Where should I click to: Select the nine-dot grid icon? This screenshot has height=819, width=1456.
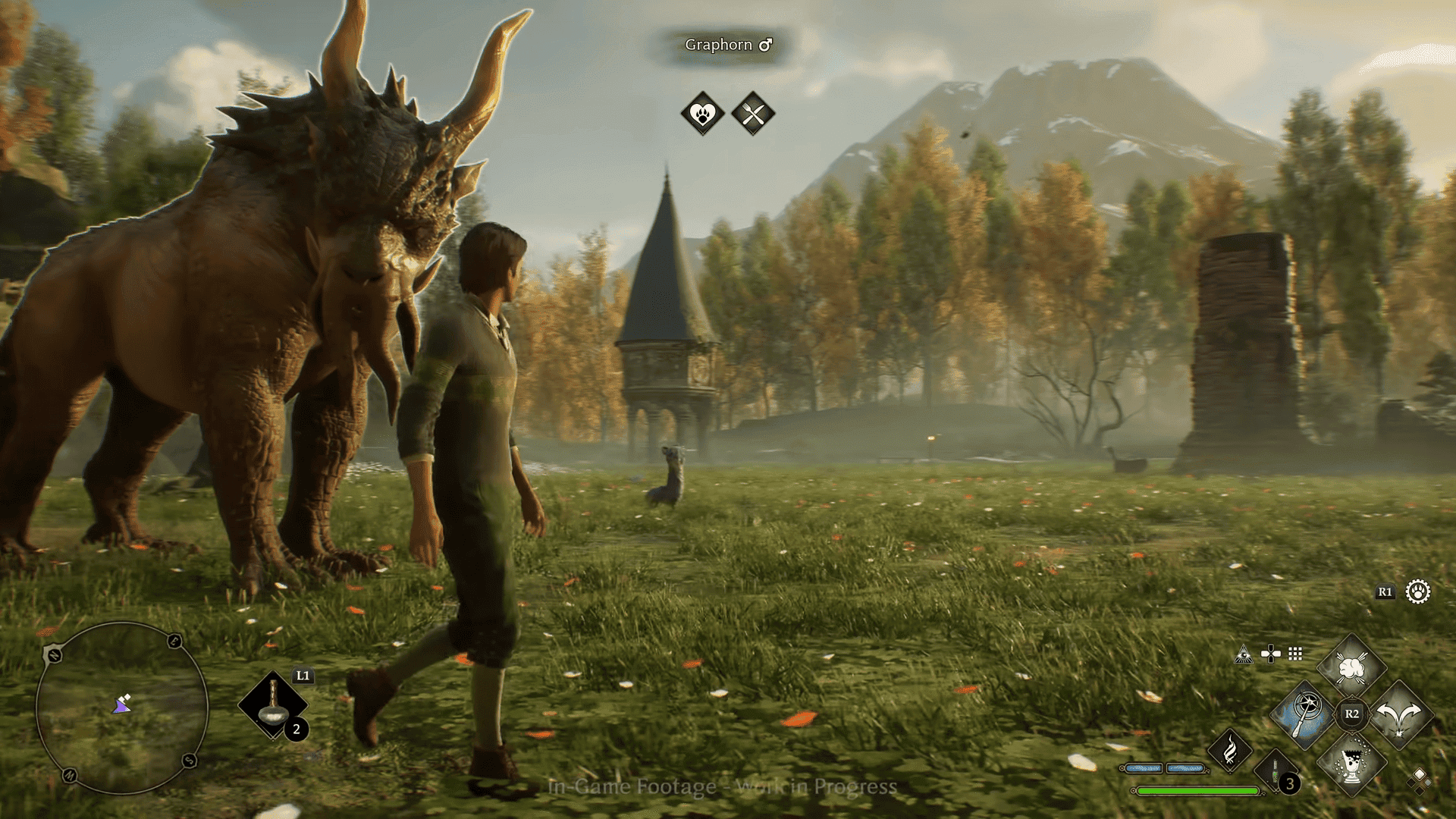click(1295, 654)
